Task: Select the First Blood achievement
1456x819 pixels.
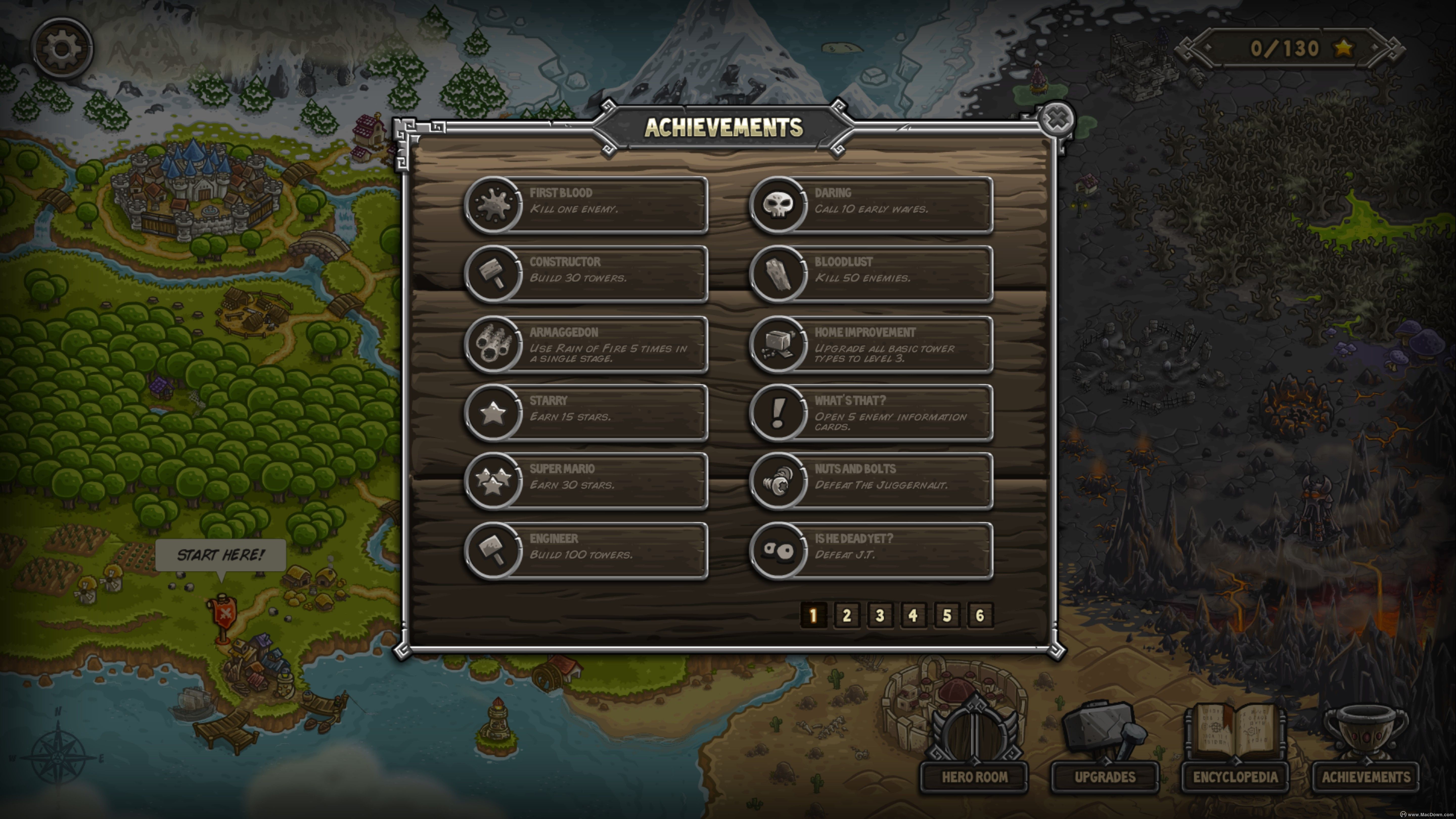Action: click(x=586, y=204)
